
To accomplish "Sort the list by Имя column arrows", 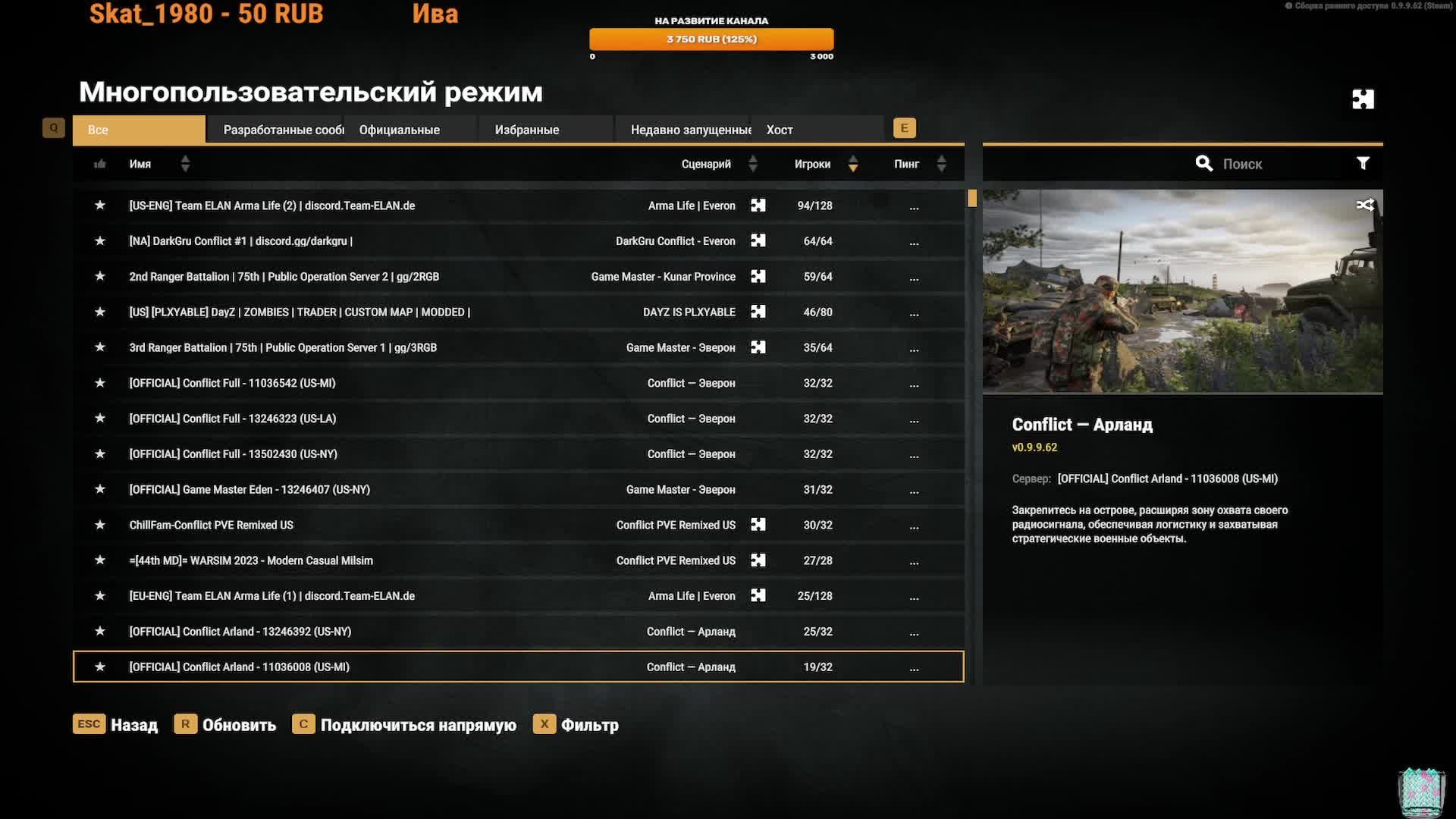I will [185, 163].
